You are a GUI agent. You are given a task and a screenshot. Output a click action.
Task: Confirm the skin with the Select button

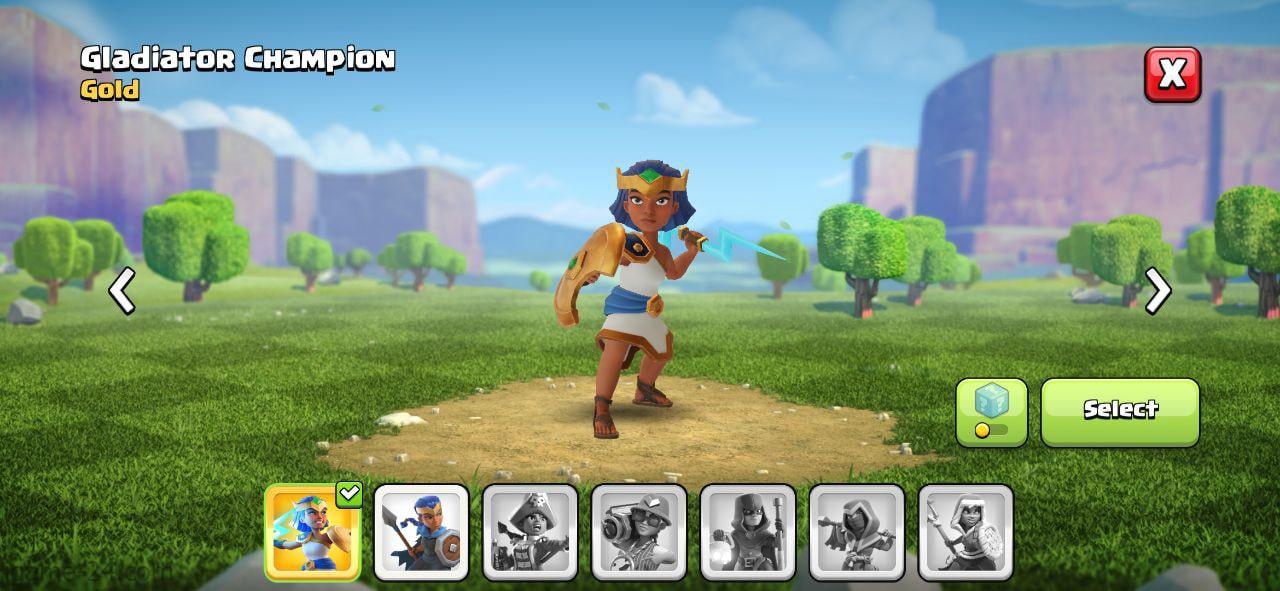[x=1120, y=412]
